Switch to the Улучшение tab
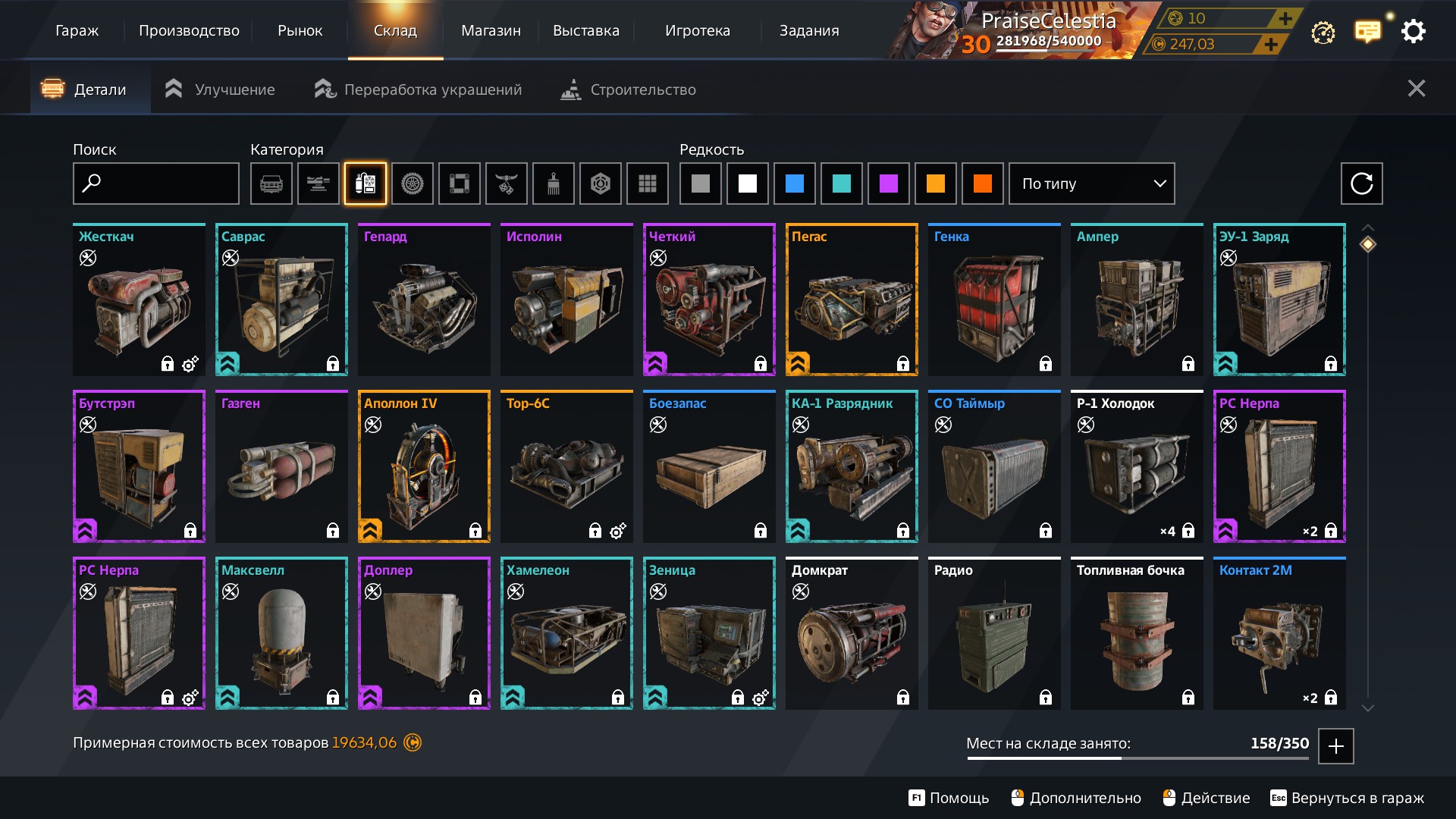This screenshot has height=819, width=1456. coord(220,89)
